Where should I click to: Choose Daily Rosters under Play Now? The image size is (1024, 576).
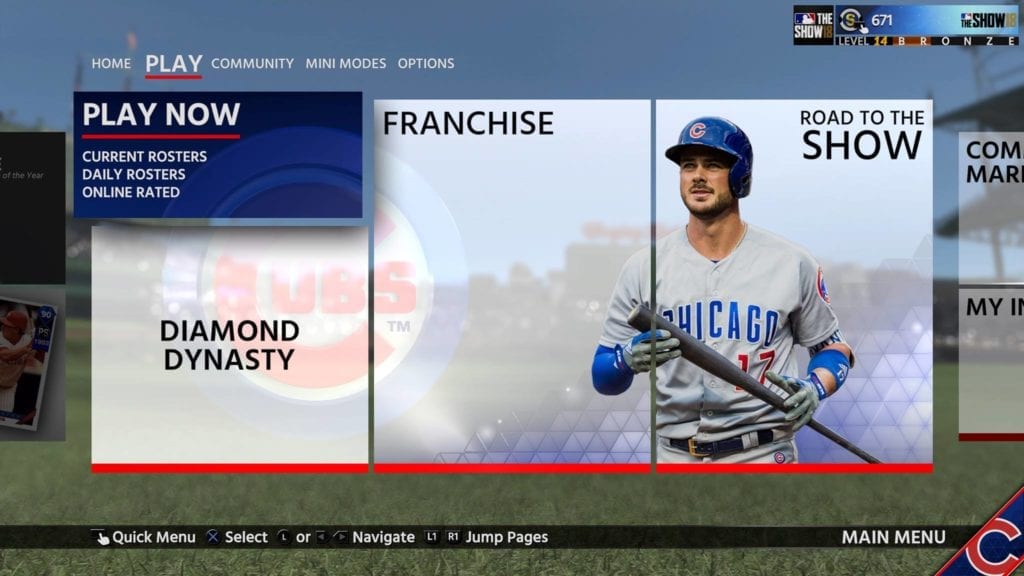(133, 174)
